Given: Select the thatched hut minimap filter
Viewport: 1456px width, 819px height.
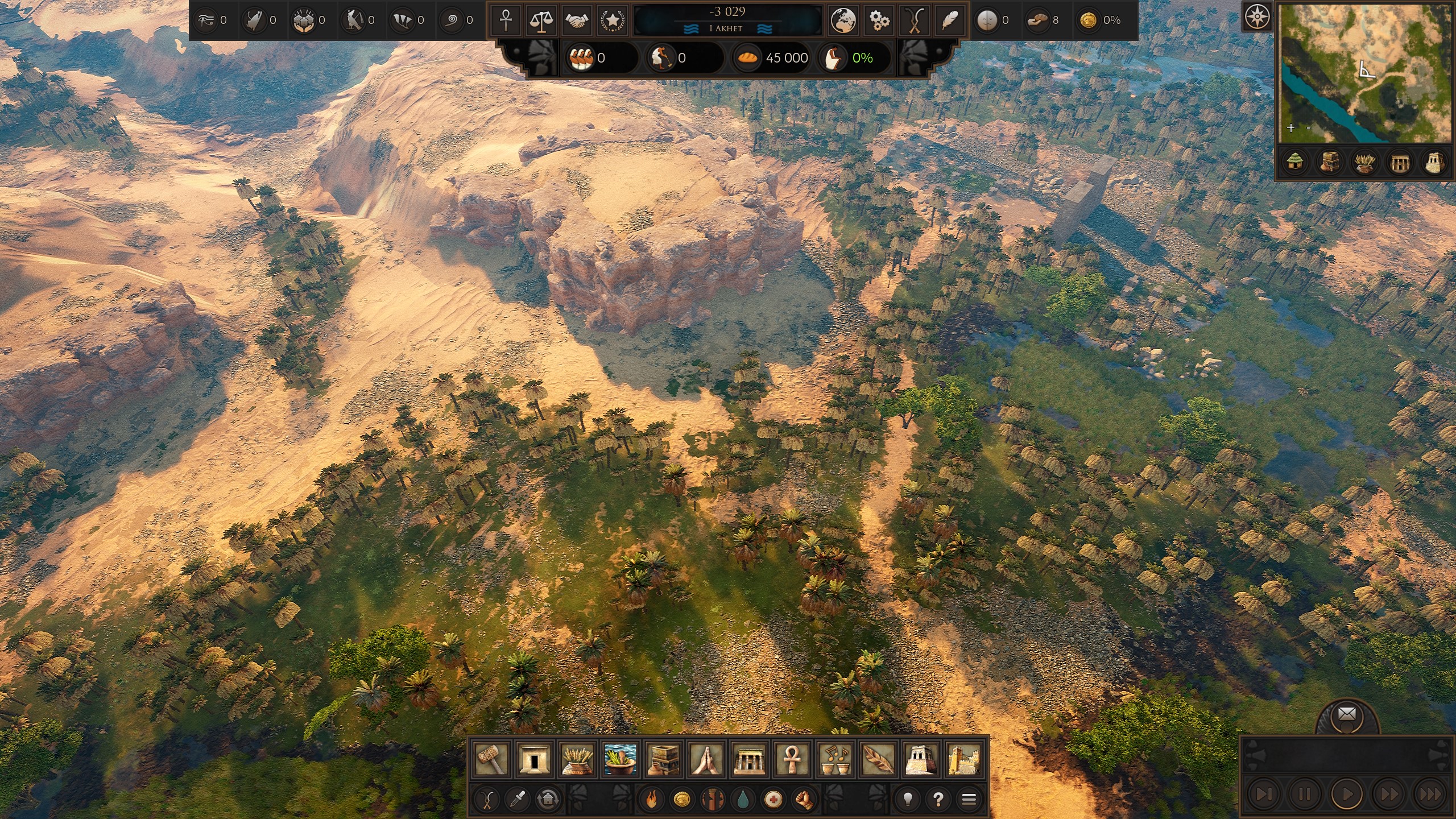Looking at the screenshot, I should click(1296, 163).
